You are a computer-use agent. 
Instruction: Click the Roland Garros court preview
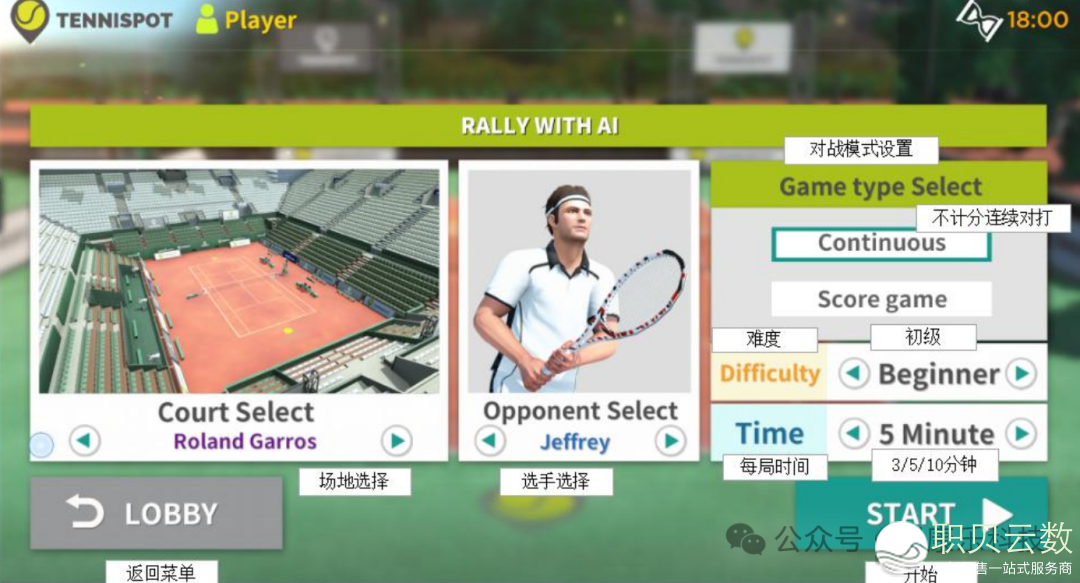pyautogui.click(x=239, y=281)
